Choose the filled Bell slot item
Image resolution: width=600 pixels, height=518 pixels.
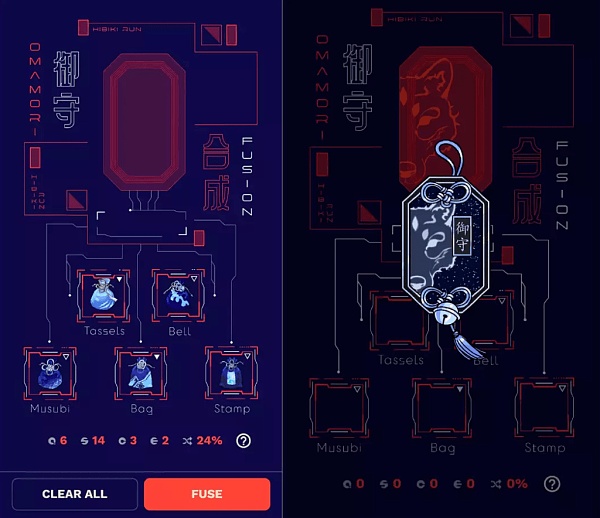[x=177, y=295]
